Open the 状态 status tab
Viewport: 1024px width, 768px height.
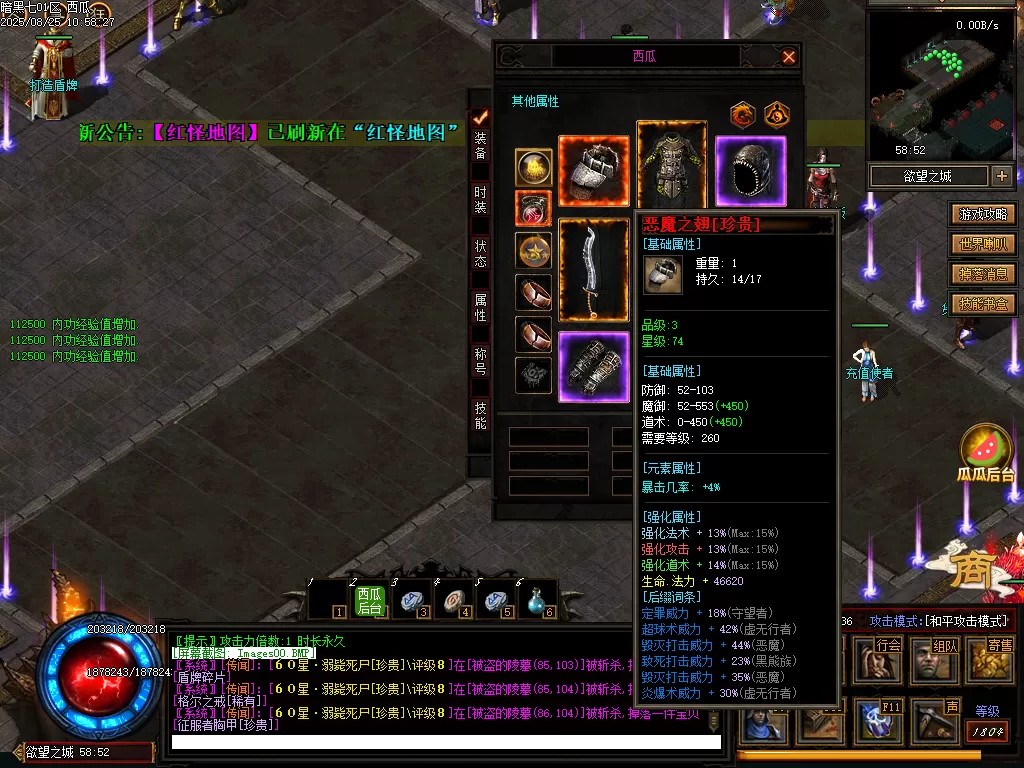coord(481,252)
